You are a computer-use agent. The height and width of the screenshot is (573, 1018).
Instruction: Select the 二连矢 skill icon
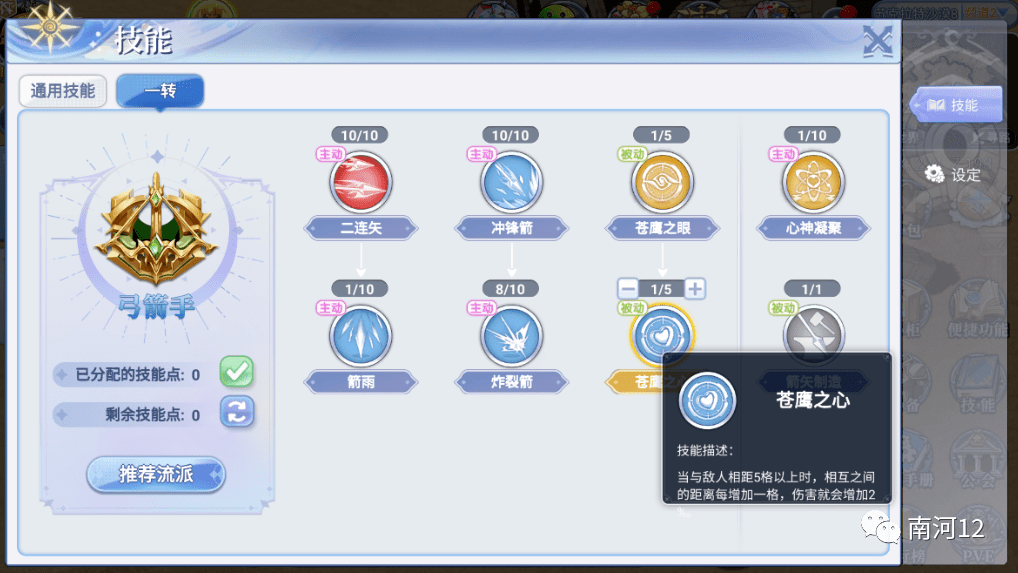pos(360,181)
